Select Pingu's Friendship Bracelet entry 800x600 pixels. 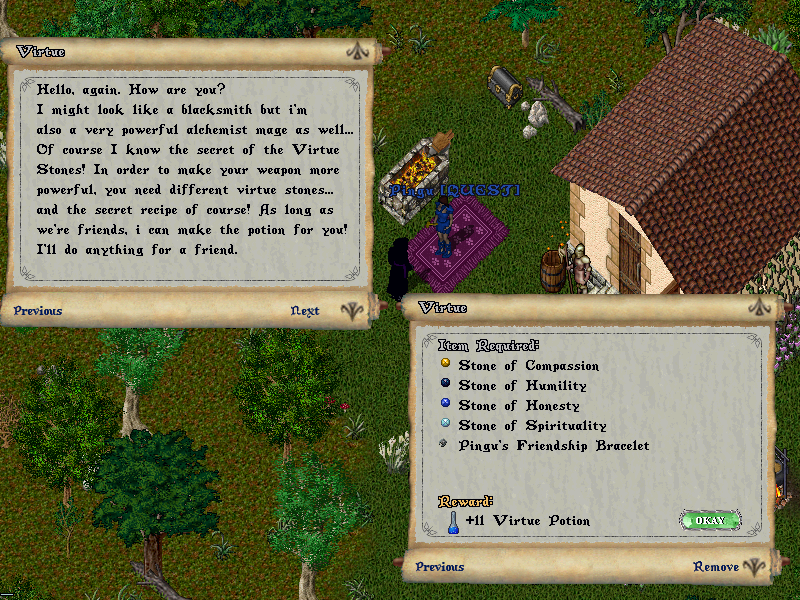tap(553, 446)
